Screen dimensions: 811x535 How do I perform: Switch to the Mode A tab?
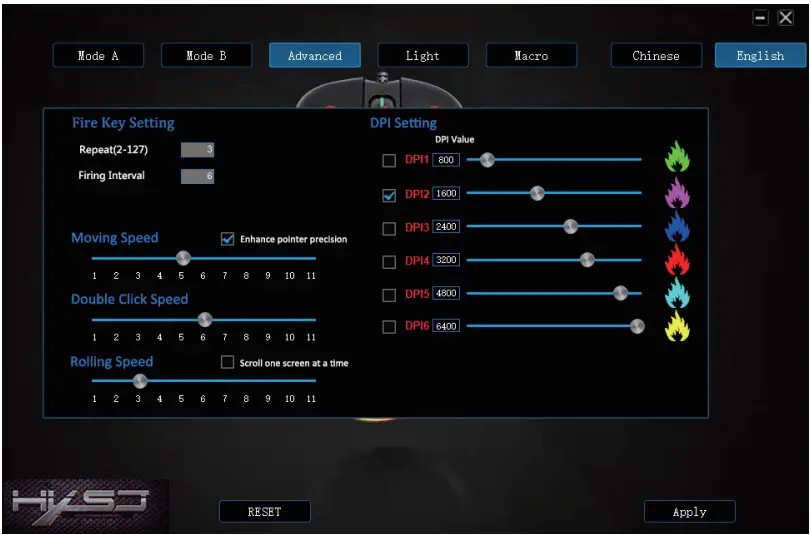tap(98, 56)
